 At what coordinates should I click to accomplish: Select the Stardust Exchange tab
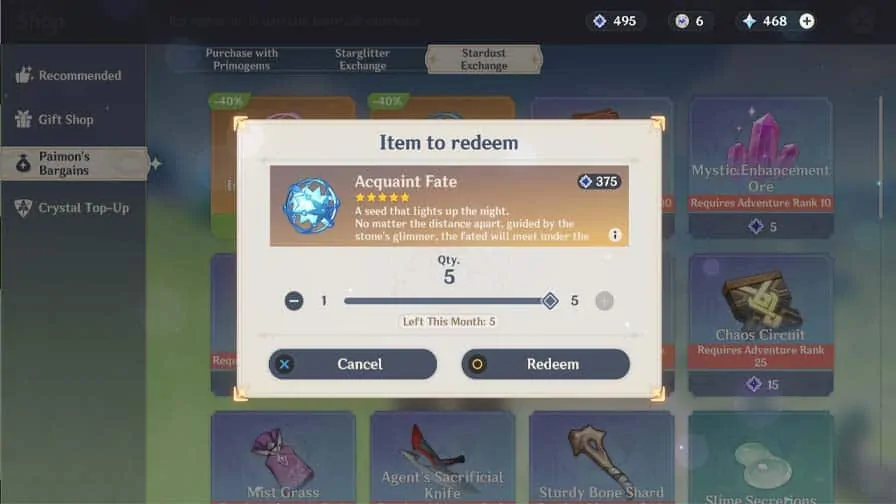[x=484, y=59]
